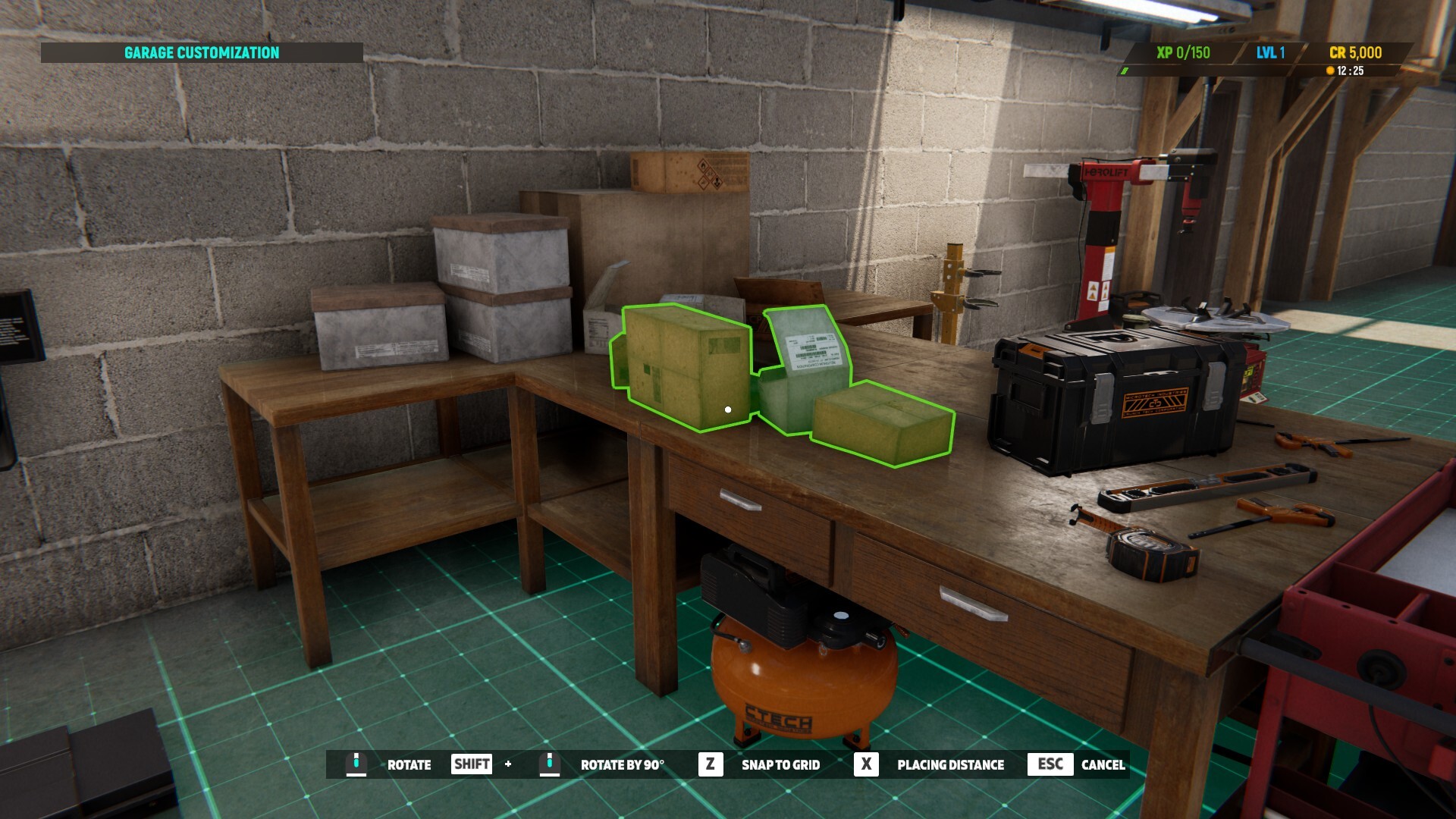
Task: Click CANCEL on the hotkey bar
Action: 1104,764
